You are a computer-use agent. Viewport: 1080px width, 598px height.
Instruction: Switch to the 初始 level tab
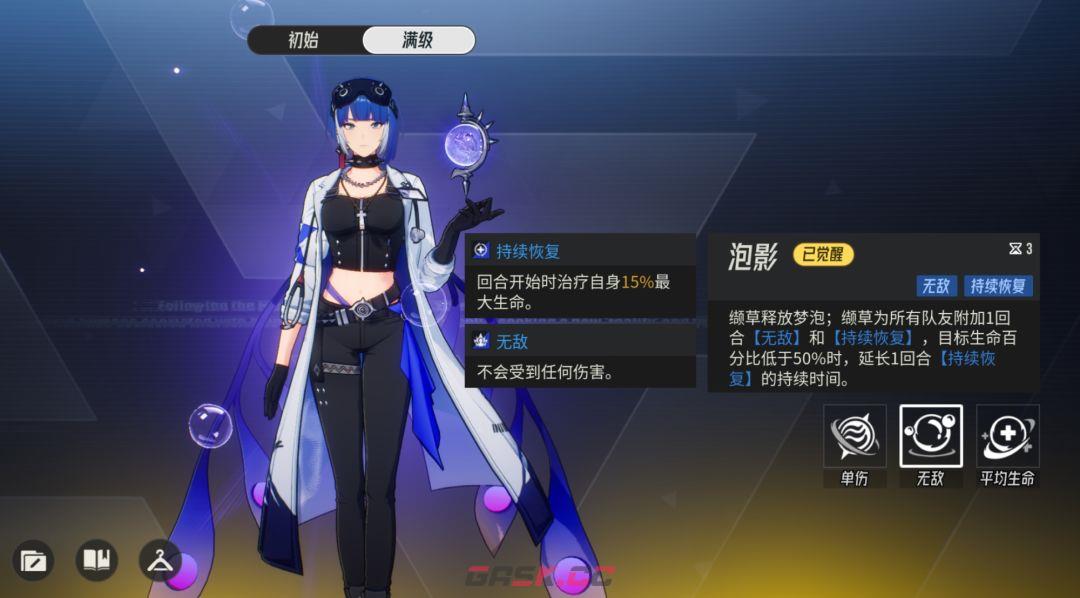coord(303,40)
